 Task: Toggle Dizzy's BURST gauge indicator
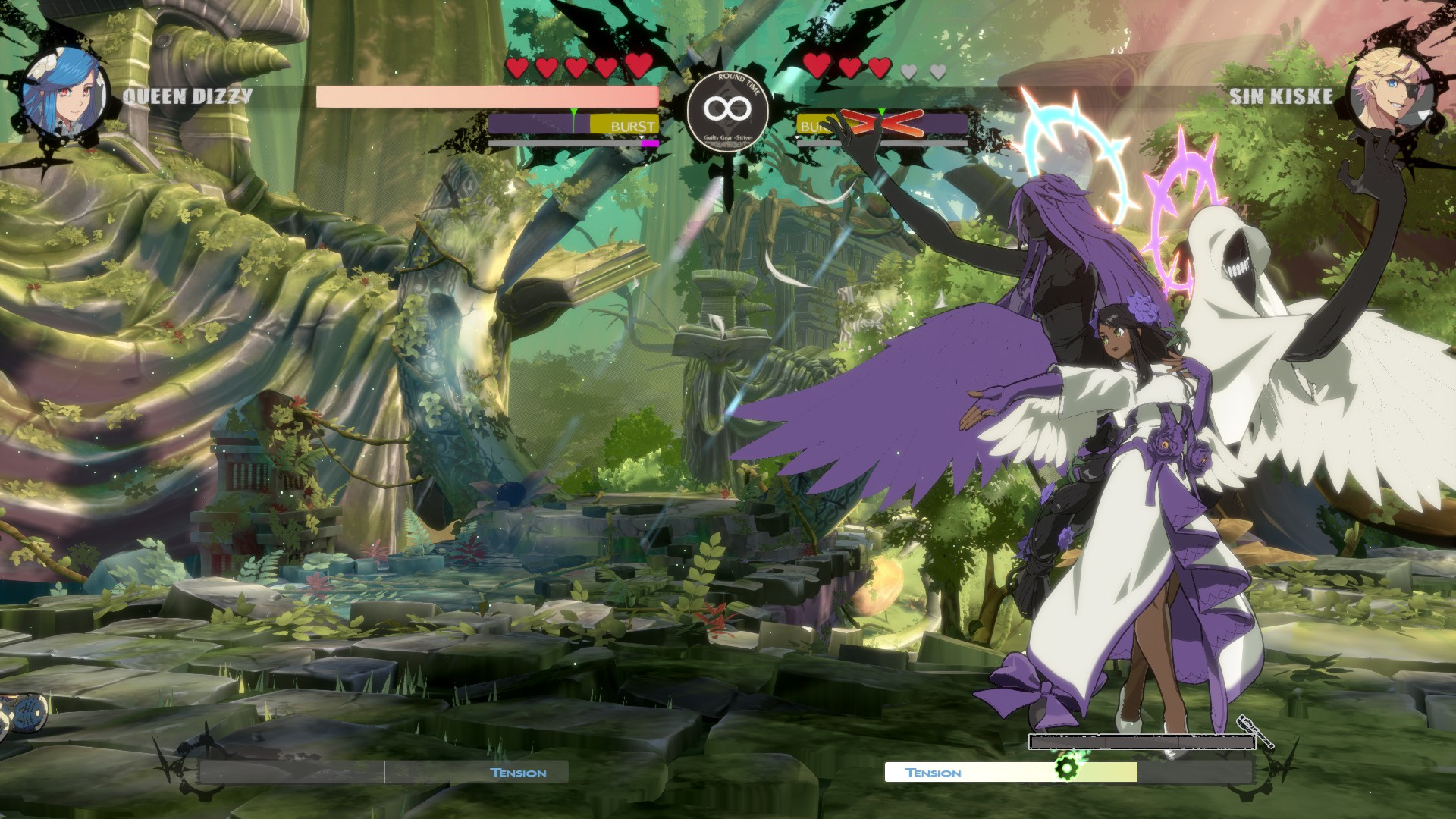click(632, 127)
